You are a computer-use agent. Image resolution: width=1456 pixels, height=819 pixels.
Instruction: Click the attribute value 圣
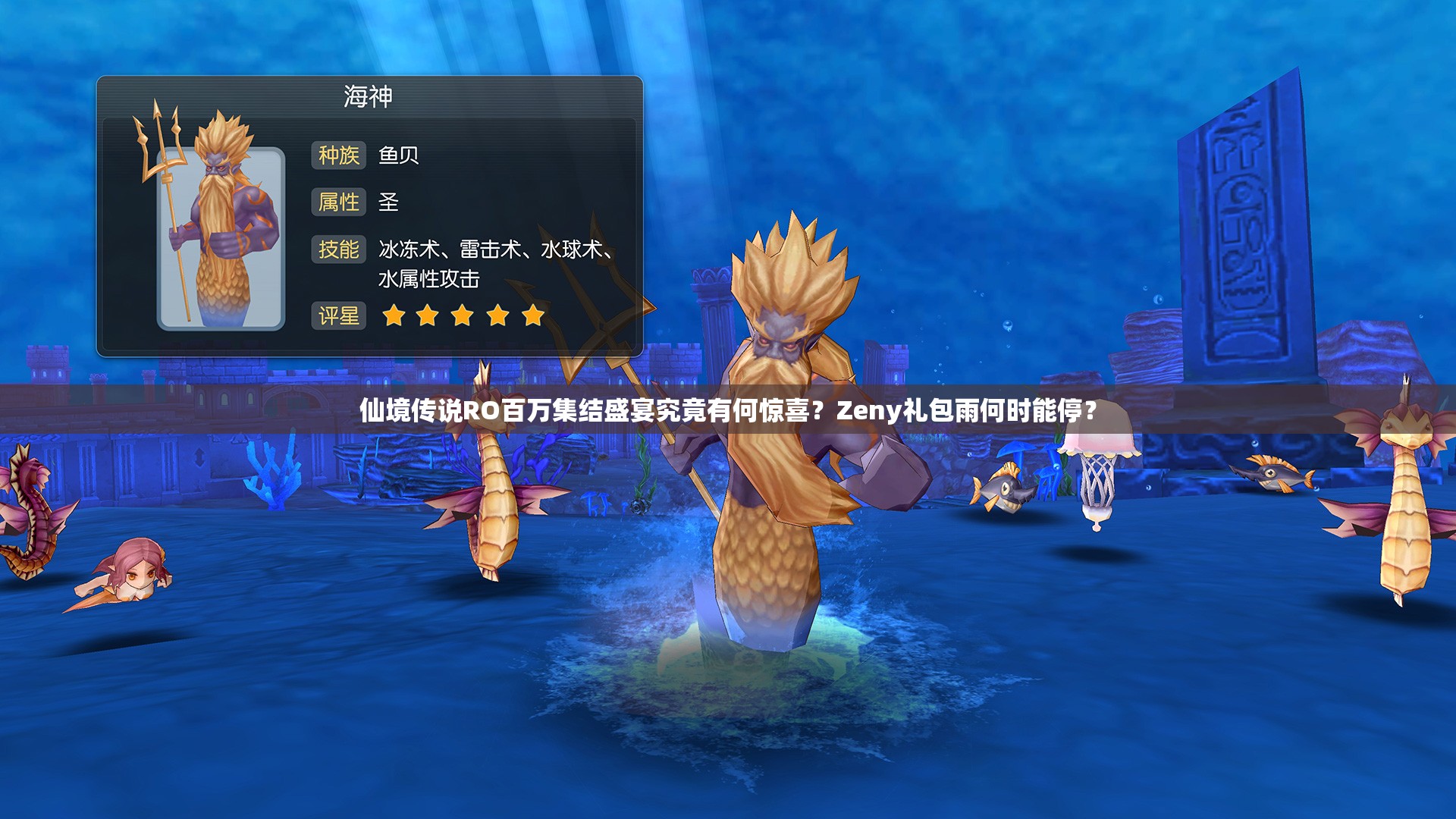(387, 202)
